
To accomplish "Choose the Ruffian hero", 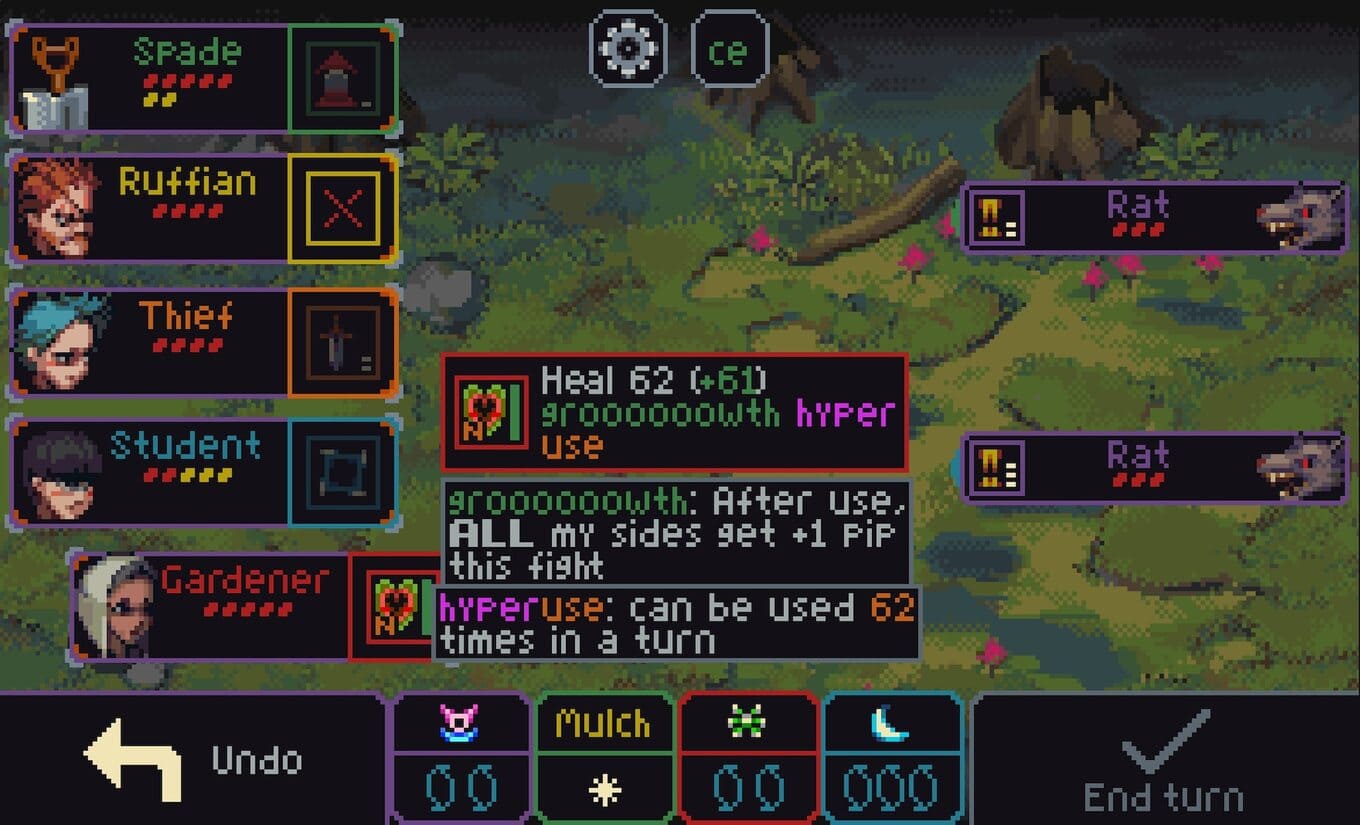I will 150,208.
